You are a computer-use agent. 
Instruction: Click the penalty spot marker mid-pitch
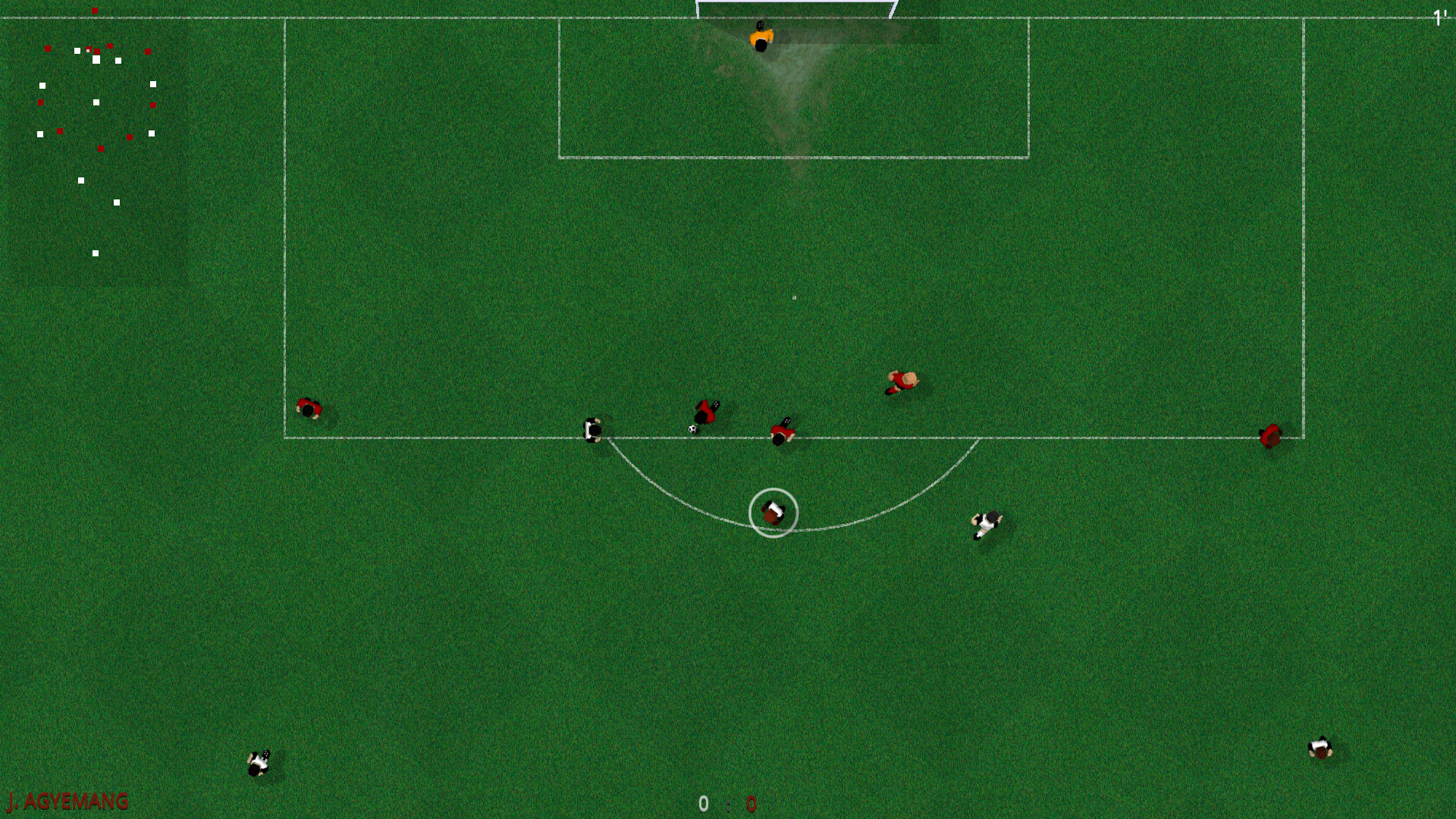pyautogui.click(x=793, y=297)
